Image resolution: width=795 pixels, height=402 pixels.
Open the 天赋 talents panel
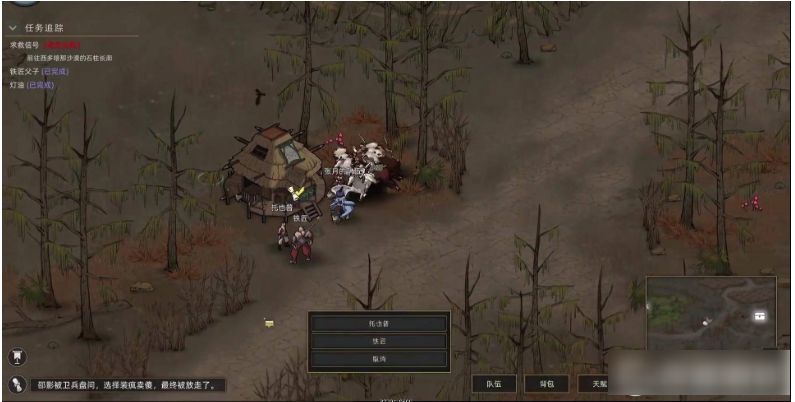click(x=598, y=383)
